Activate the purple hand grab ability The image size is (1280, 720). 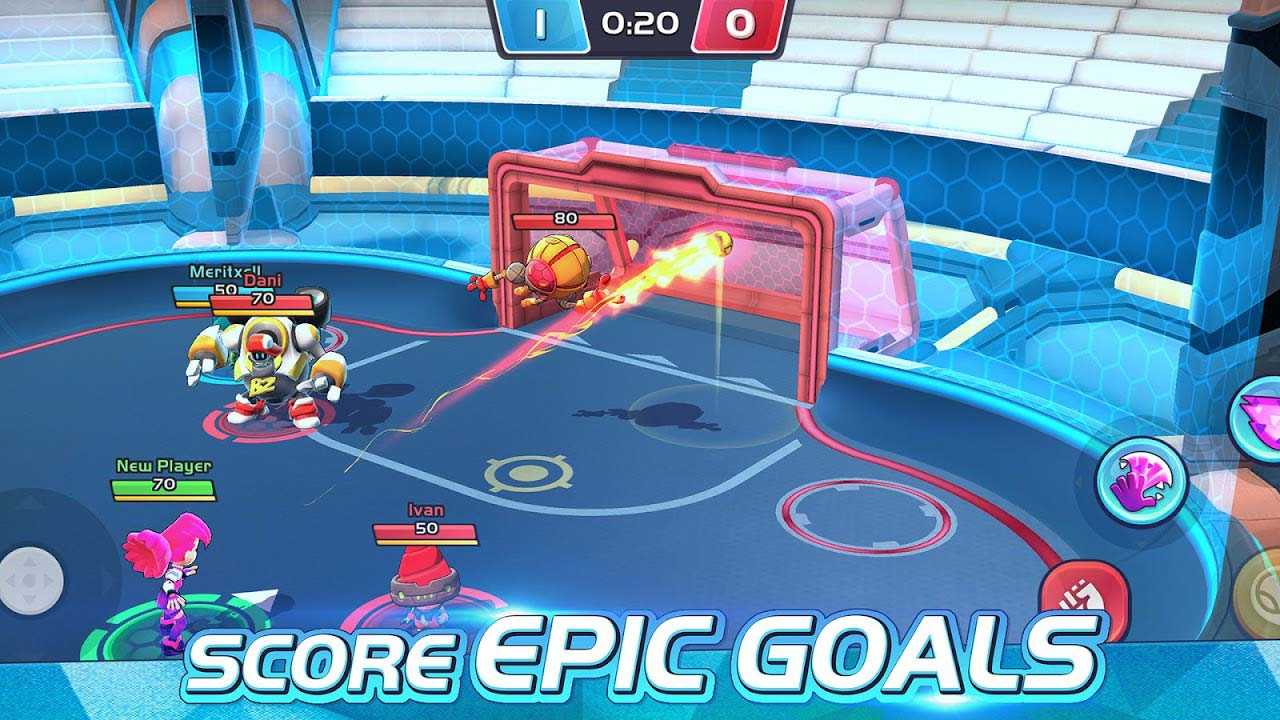1141,482
